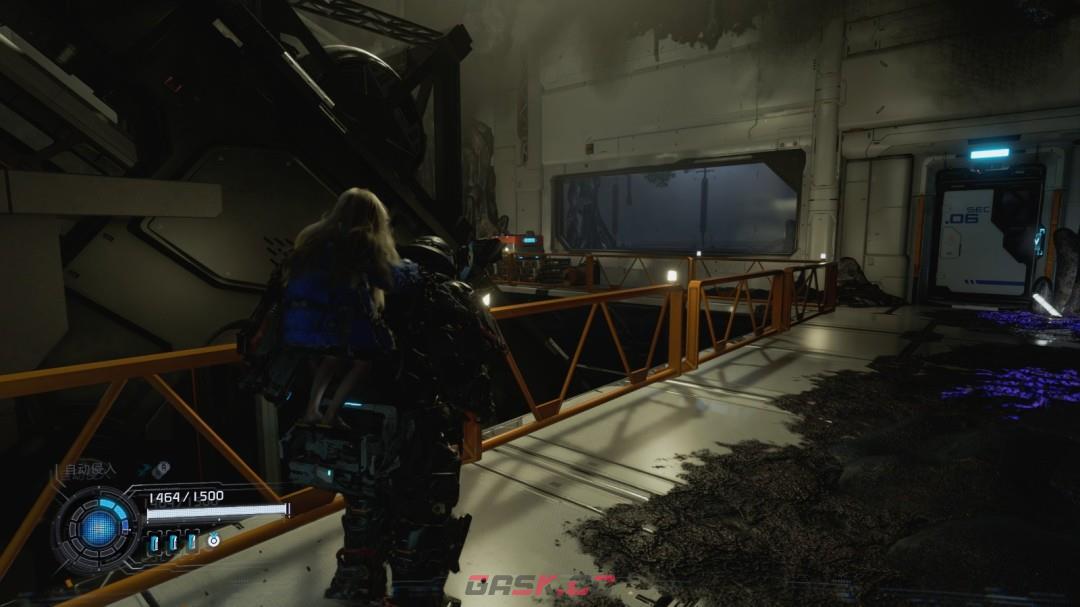Toggle the 自动侵入 auto-hack indicator
Screen dimensions: 1080x607
[x=90, y=469]
